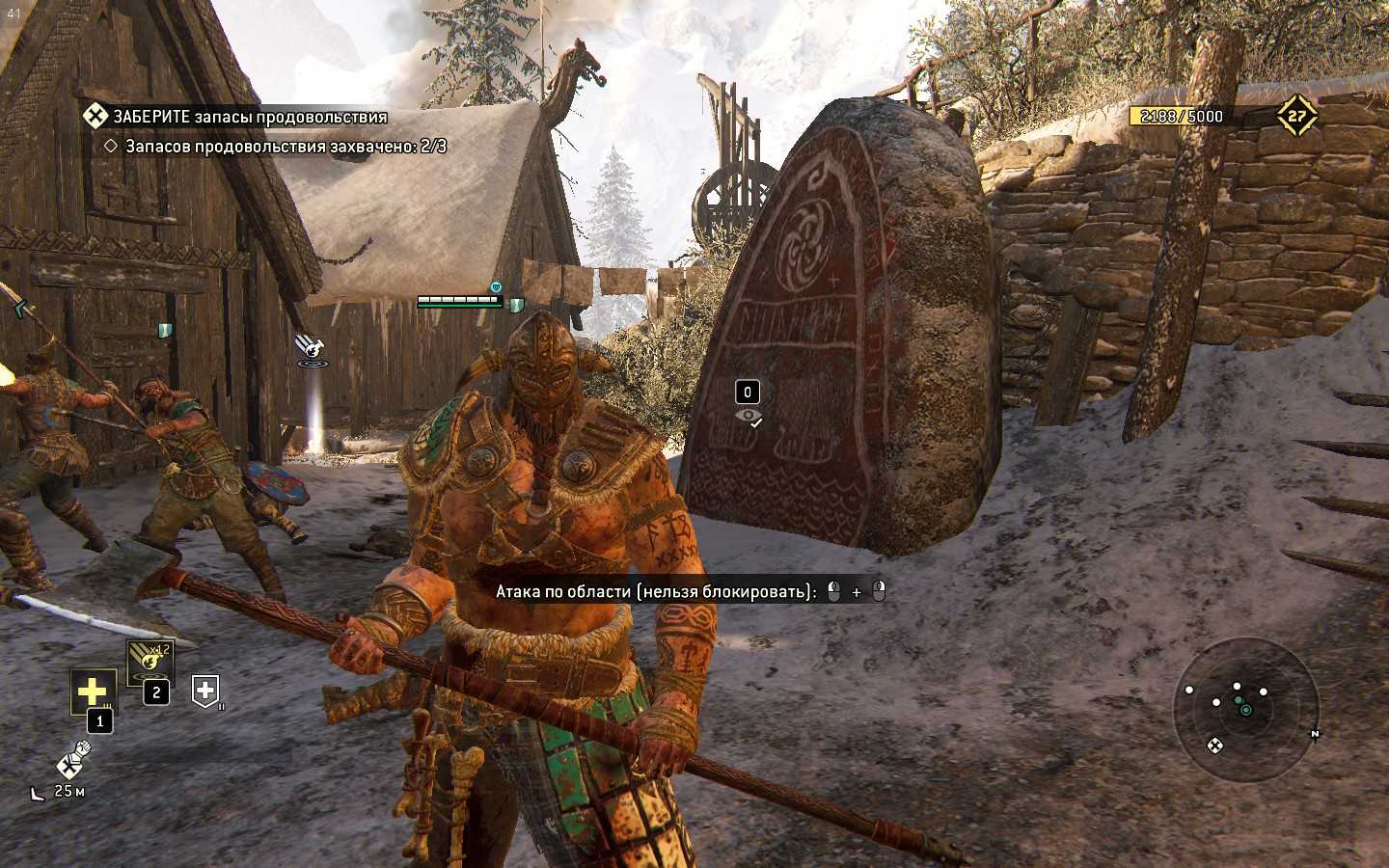The height and width of the screenshot is (868, 1389).
Task: Click the objective tracker "ЗАБЕРИТЕ запасы продовольствия"
Action: [249, 117]
